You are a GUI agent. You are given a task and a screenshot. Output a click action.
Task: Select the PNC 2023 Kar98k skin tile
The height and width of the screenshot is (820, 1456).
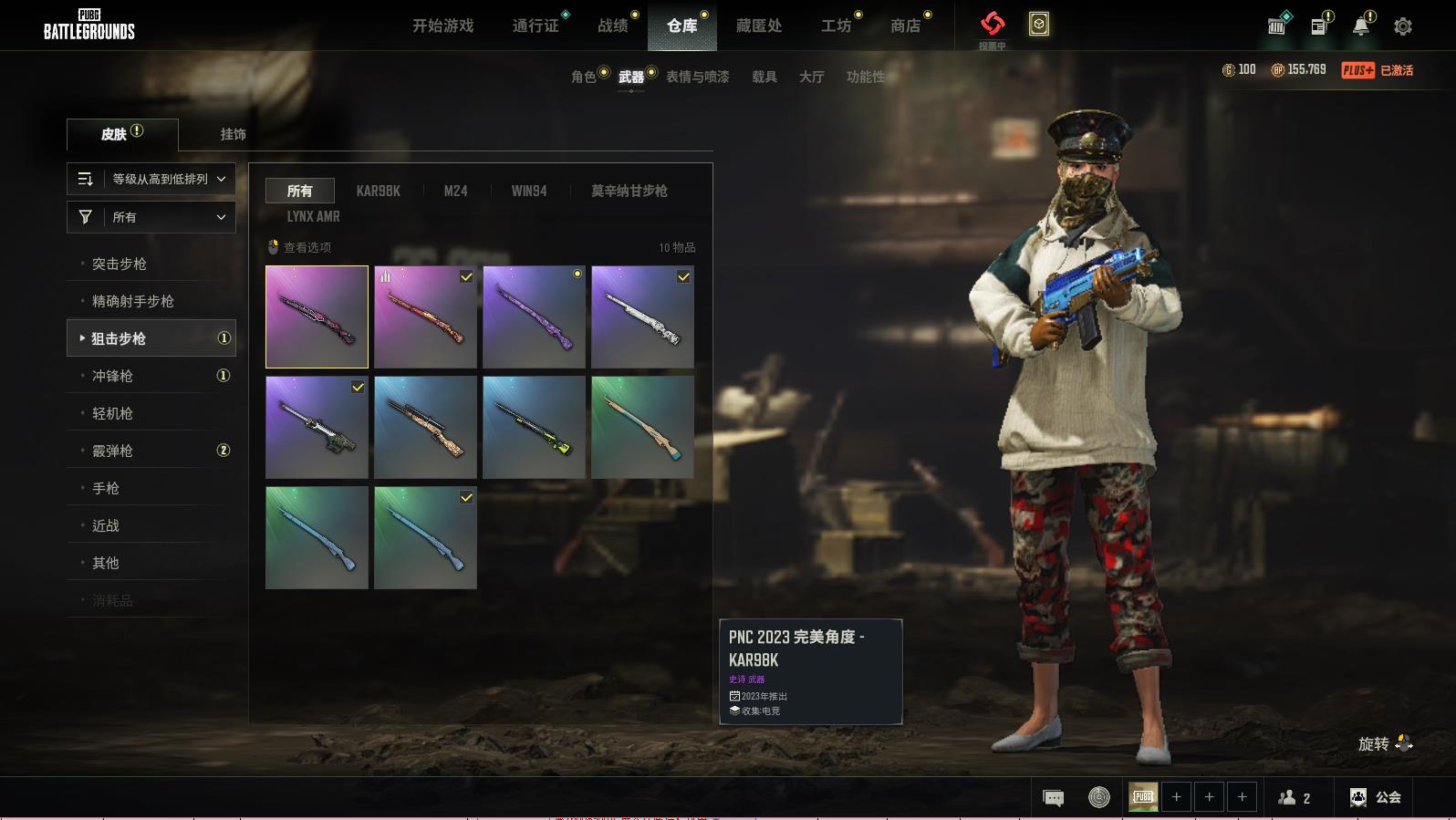317,317
